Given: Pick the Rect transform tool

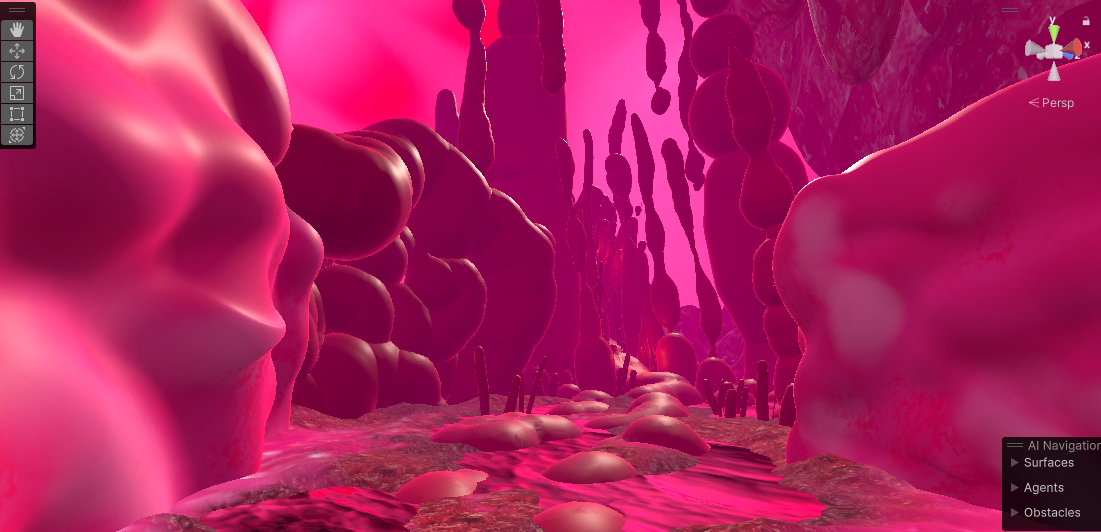Looking at the screenshot, I should point(18,114).
